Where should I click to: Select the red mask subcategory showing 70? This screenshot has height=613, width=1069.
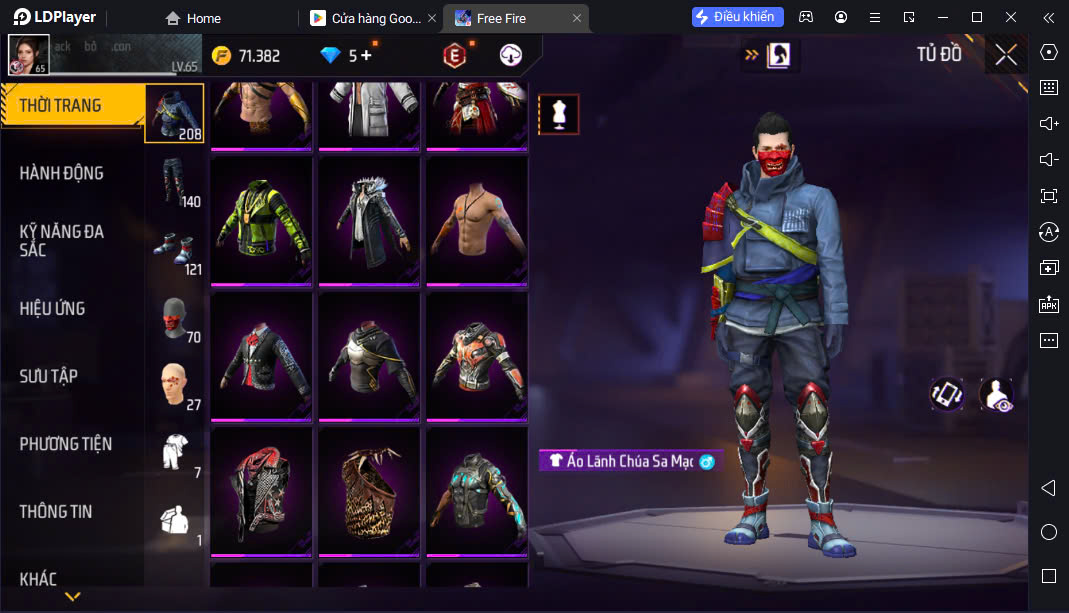coord(175,318)
